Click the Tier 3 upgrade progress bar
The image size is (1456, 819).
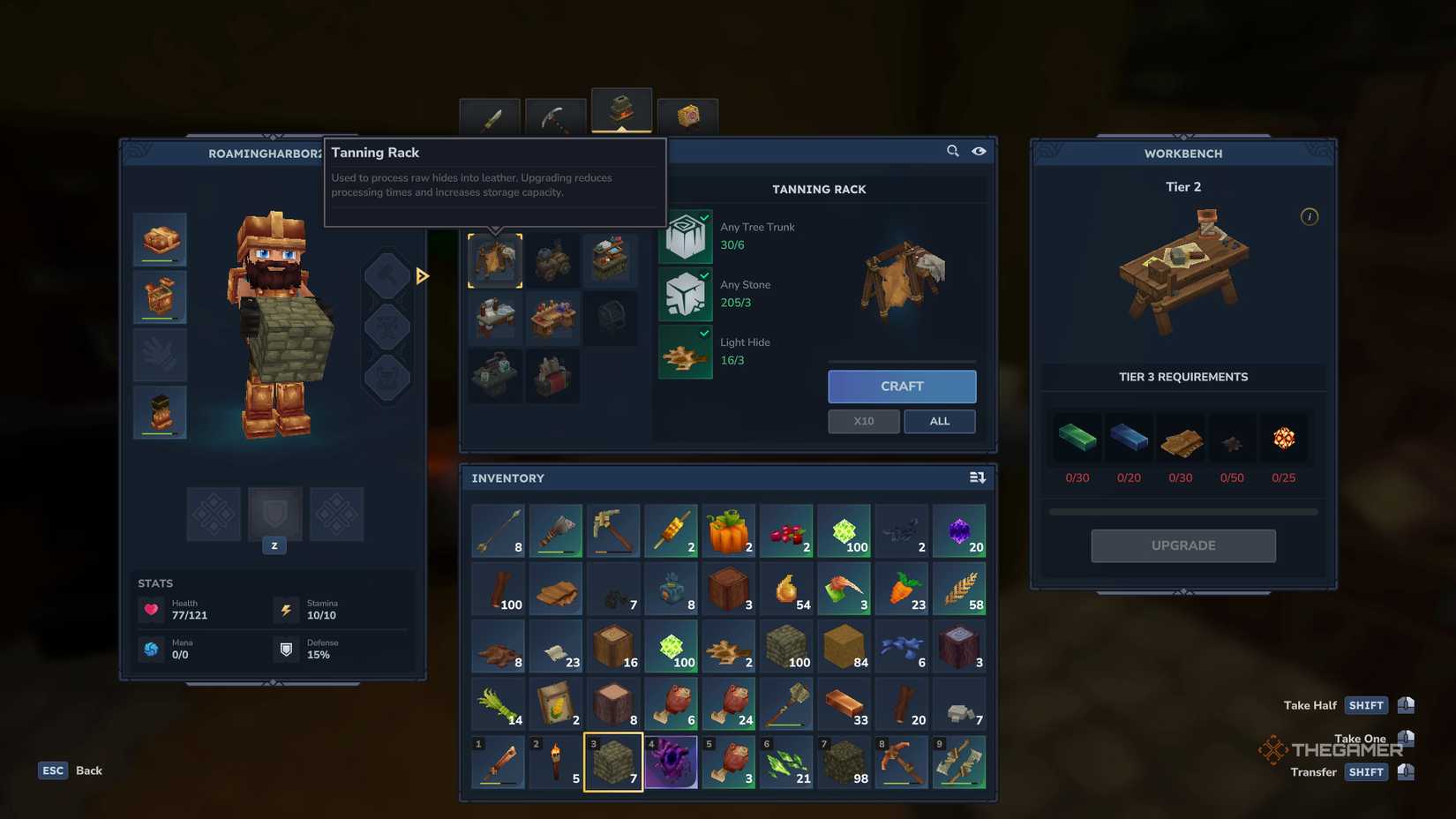tap(1182, 511)
